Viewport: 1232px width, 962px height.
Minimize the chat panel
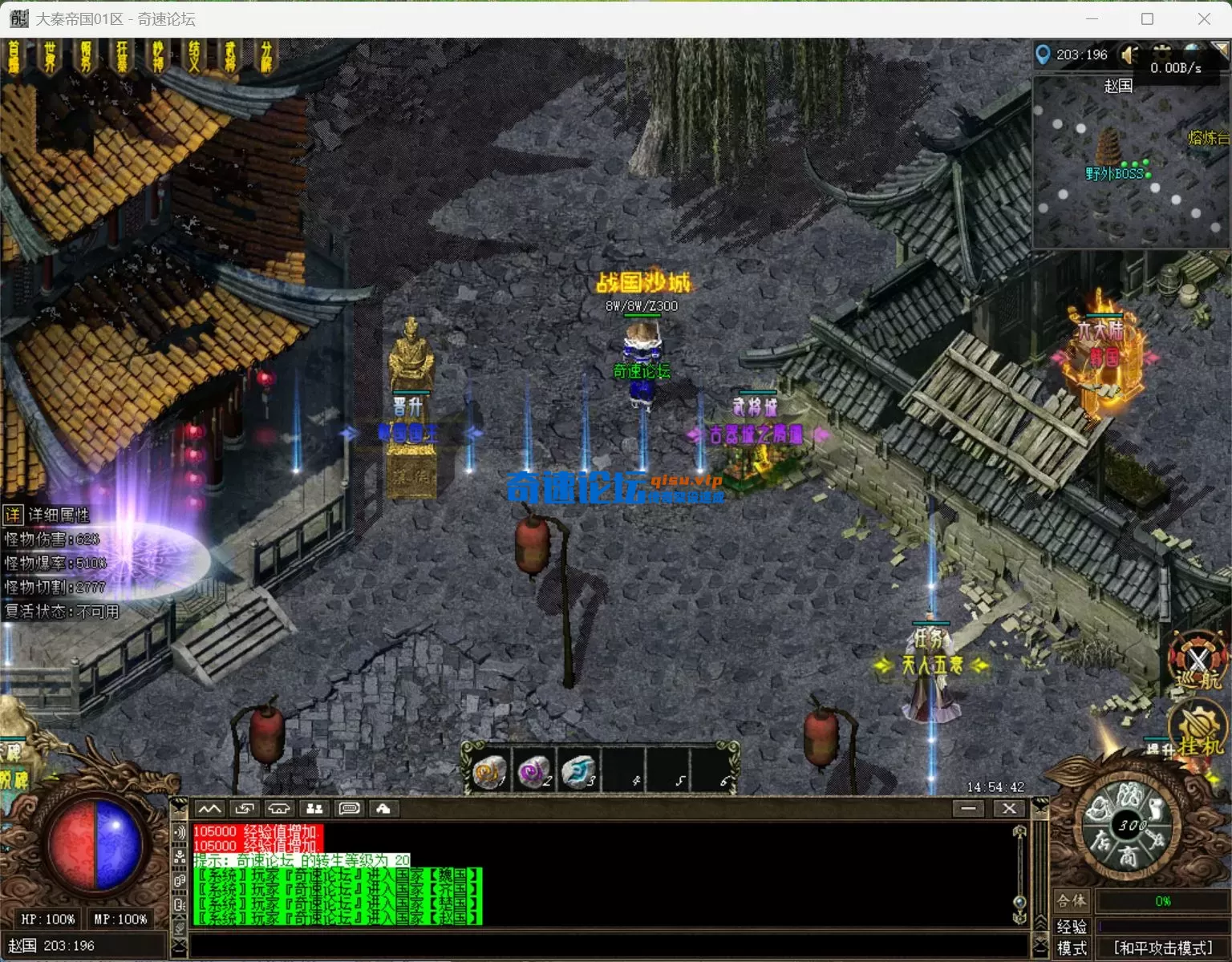(x=968, y=808)
